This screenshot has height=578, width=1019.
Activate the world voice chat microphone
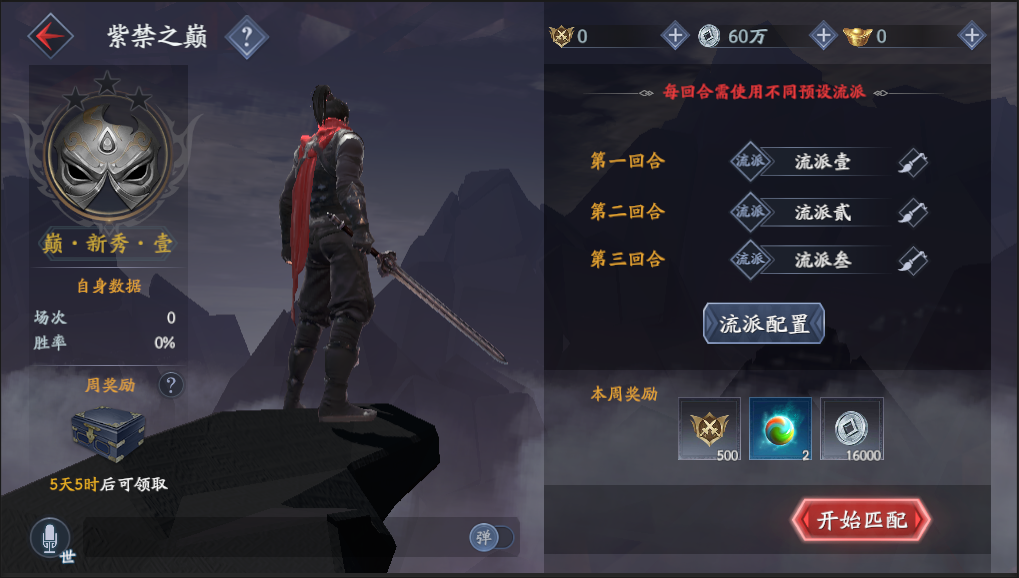[50, 538]
